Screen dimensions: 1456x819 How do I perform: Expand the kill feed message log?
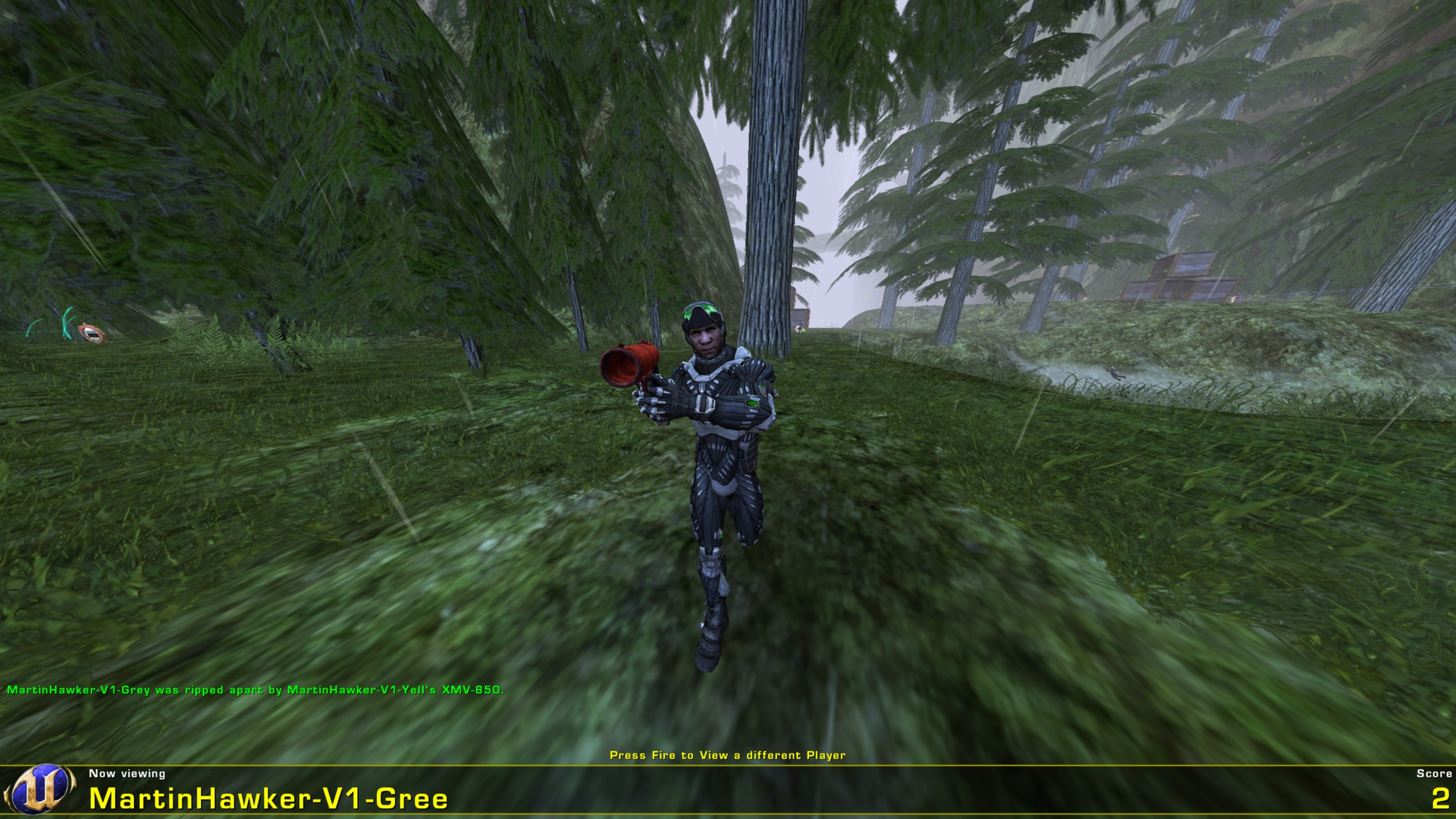pyautogui.click(x=256, y=691)
